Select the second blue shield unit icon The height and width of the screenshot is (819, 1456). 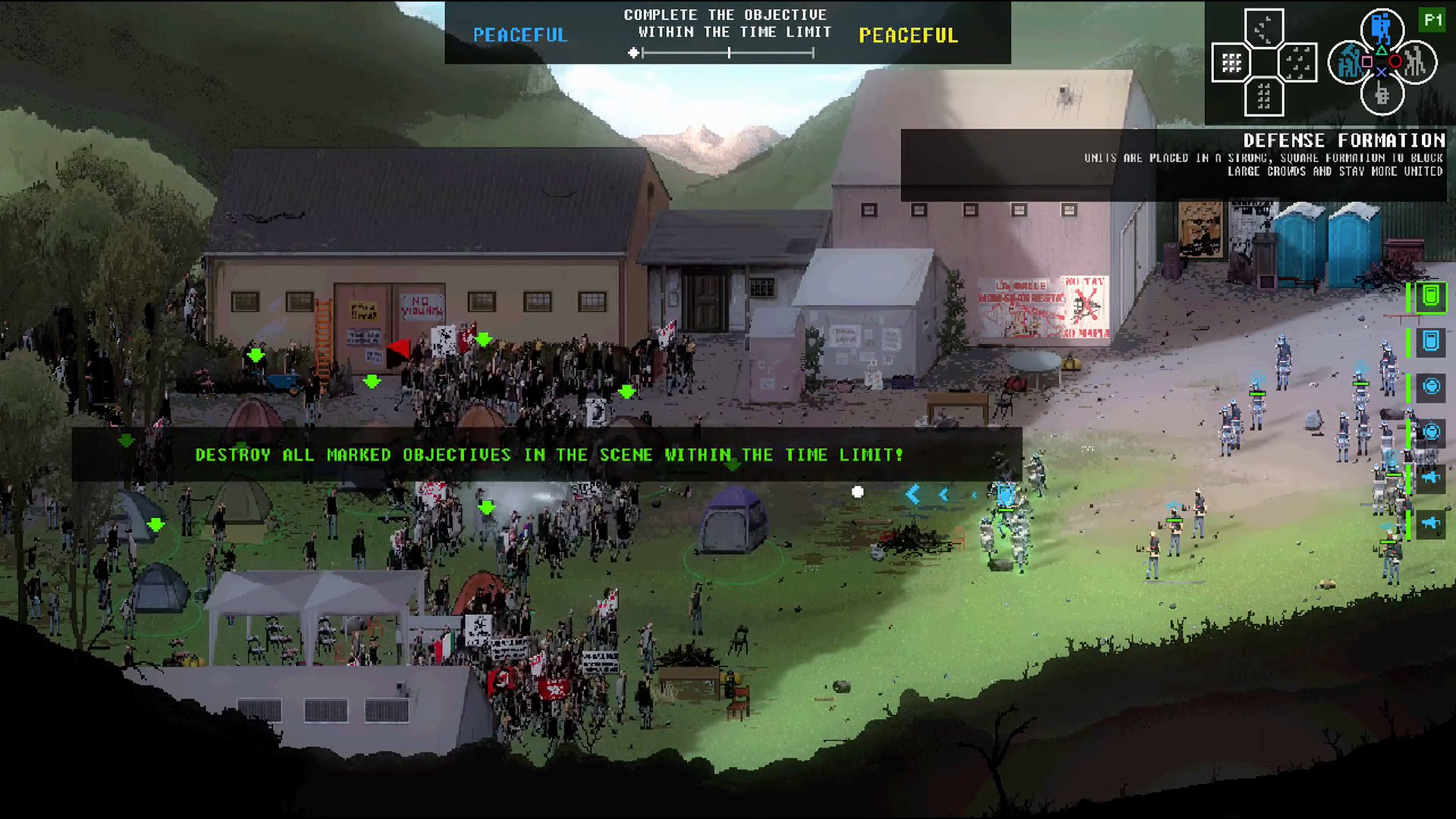point(1429,340)
